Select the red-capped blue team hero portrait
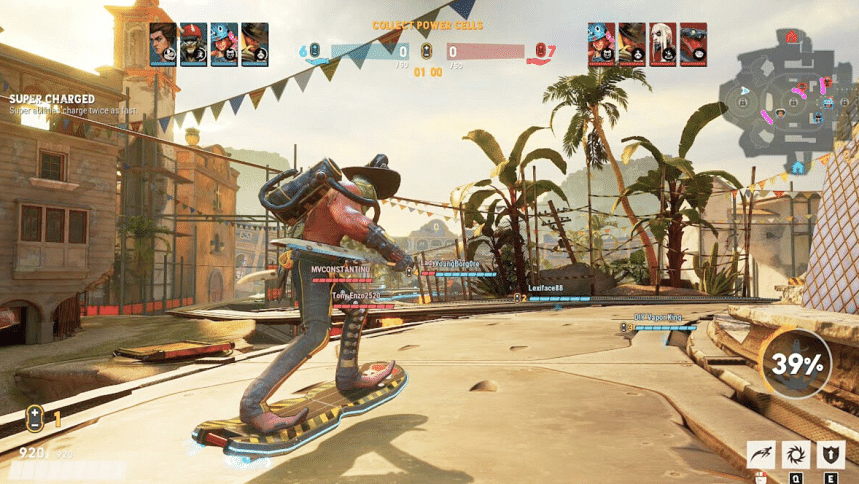859x484 pixels. pos(194,45)
